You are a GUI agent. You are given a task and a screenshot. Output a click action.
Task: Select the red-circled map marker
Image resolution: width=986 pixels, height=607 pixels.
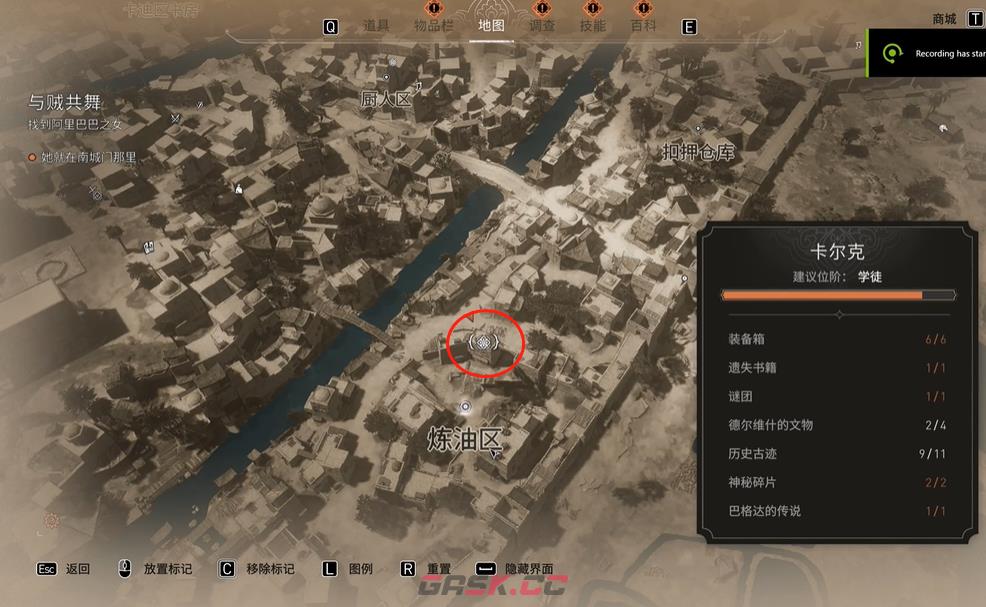tap(485, 343)
